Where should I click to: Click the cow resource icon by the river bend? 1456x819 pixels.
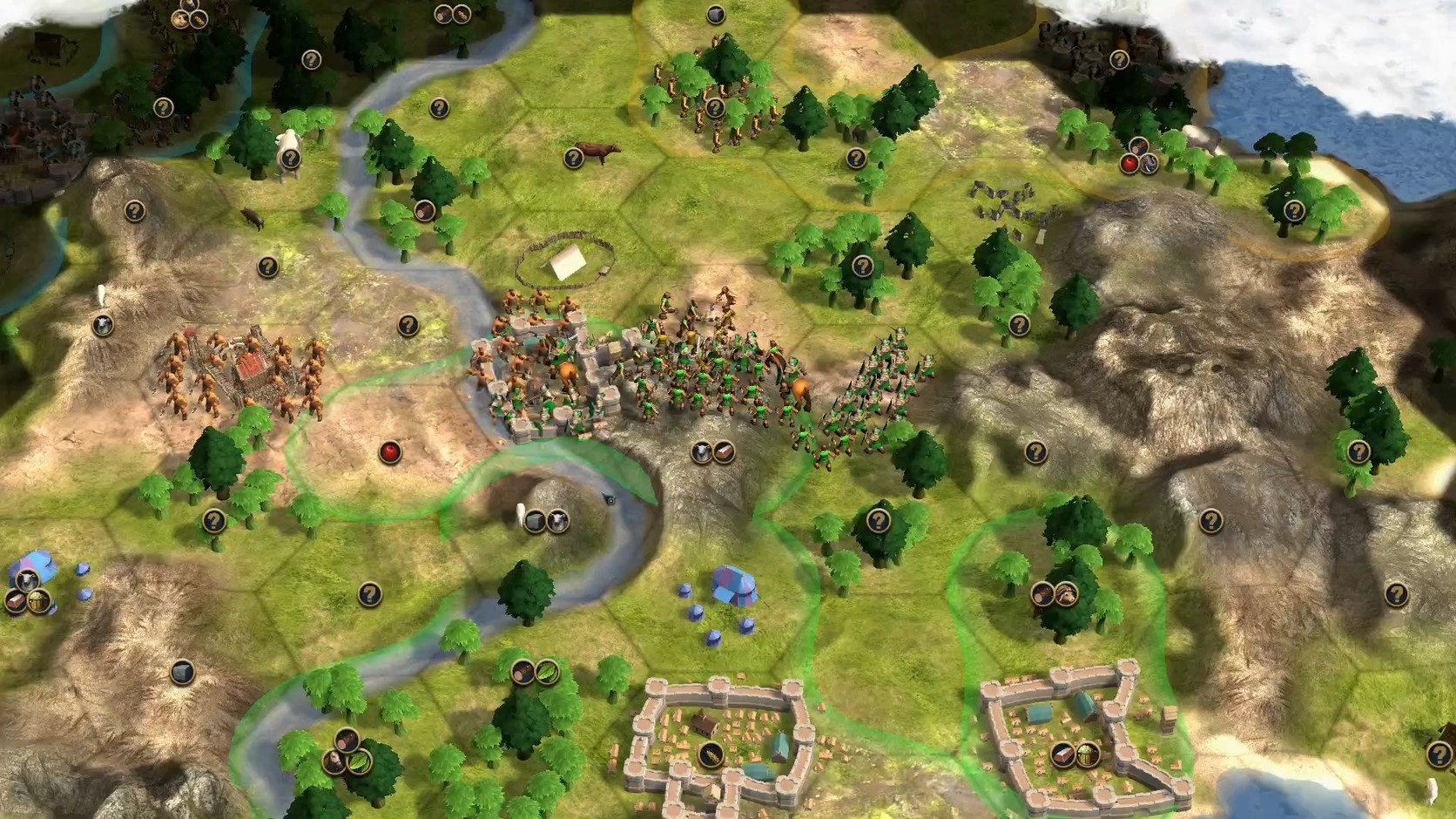557,521
